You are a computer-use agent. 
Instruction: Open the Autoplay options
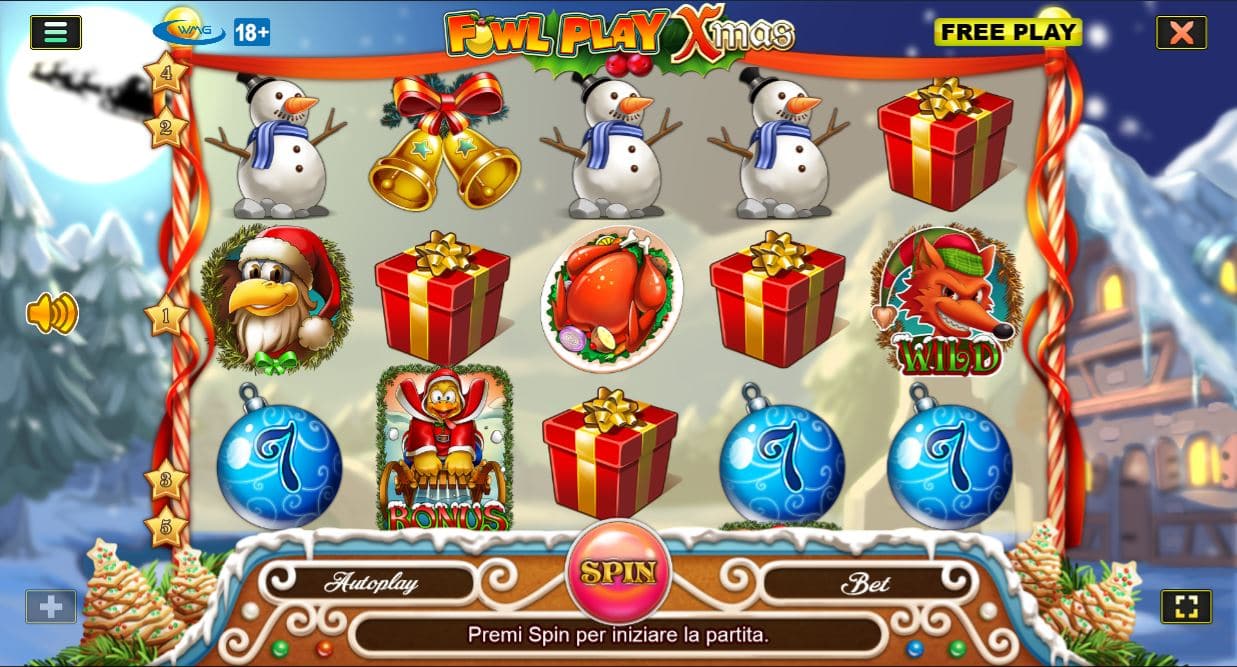coord(370,583)
